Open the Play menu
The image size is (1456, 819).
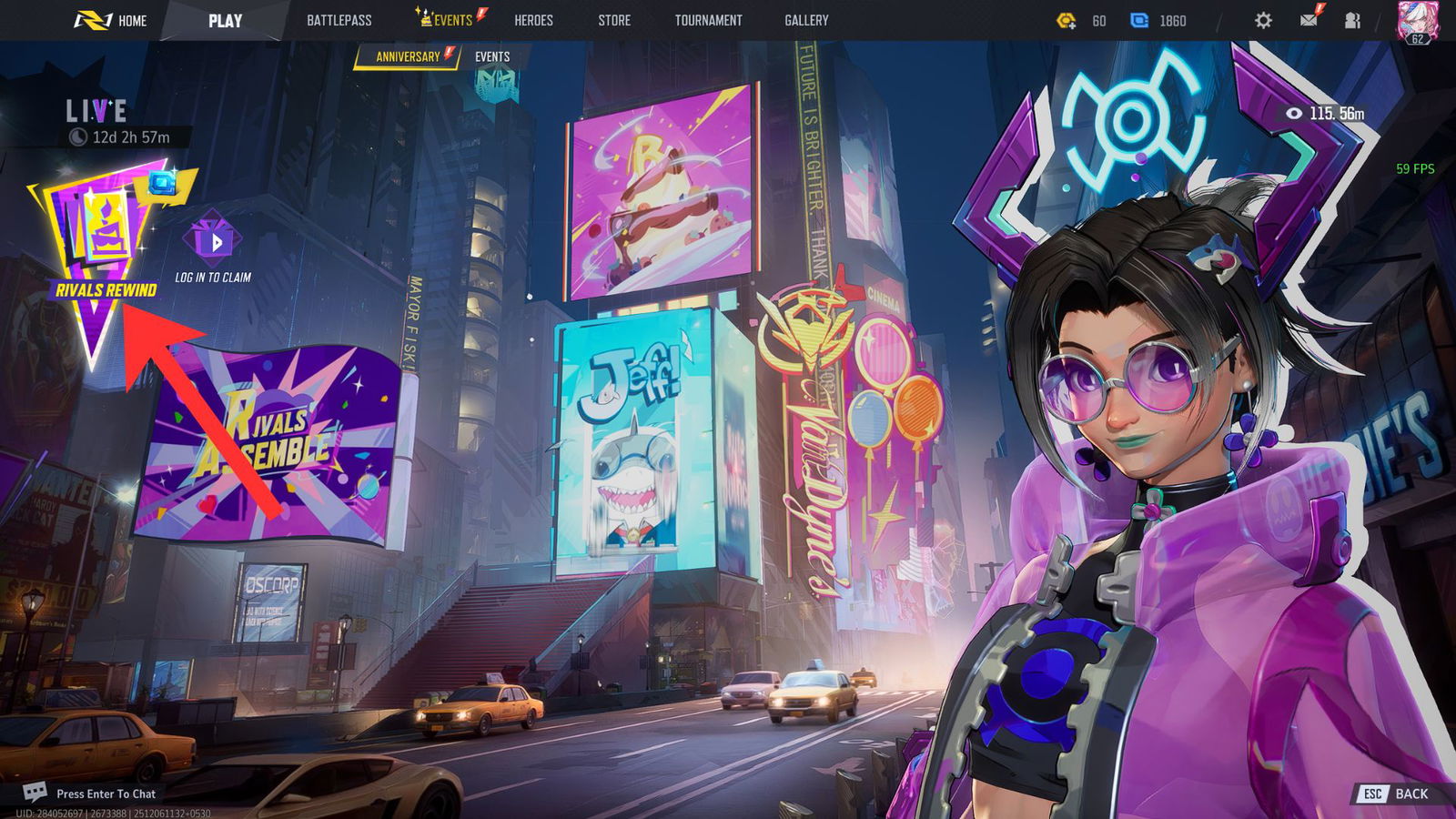coord(224,20)
